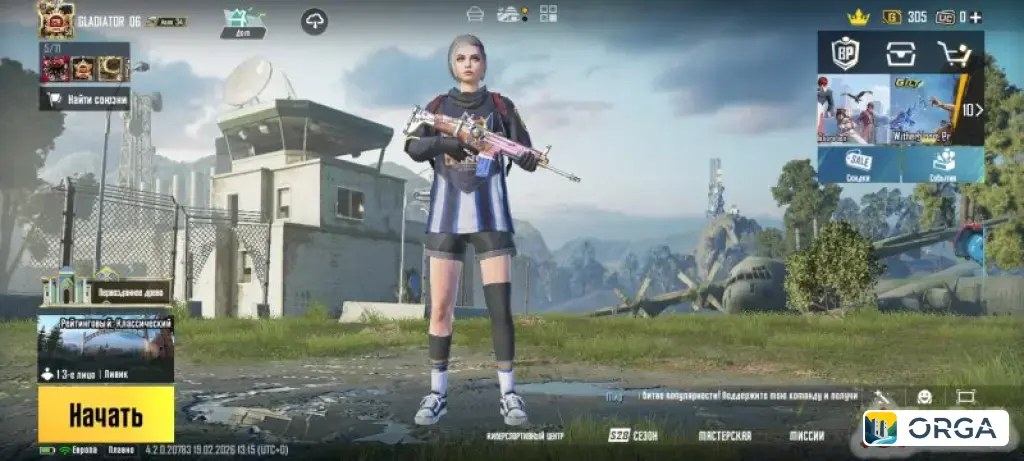
Task: Open the player profile avatar
Action: click(x=56, y=18)
